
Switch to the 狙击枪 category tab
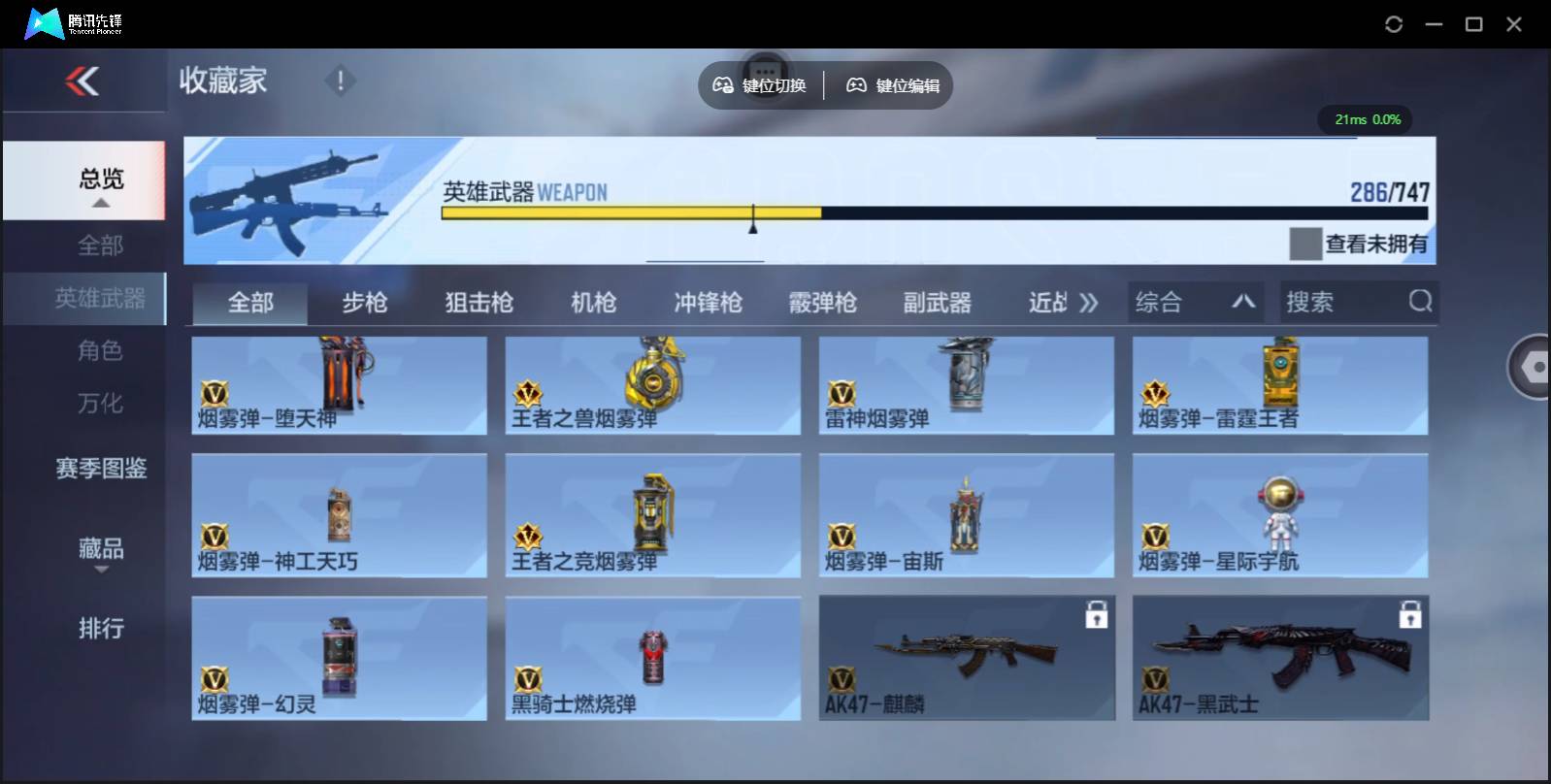(x=478, y=302)
